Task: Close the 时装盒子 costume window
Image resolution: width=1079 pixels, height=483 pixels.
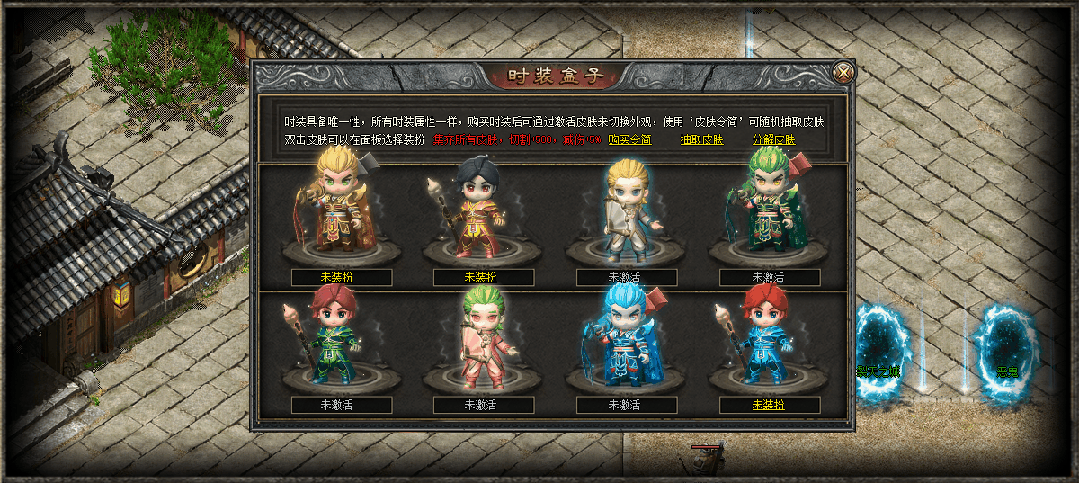Action: pyautogui.click(x=844, y=72)
